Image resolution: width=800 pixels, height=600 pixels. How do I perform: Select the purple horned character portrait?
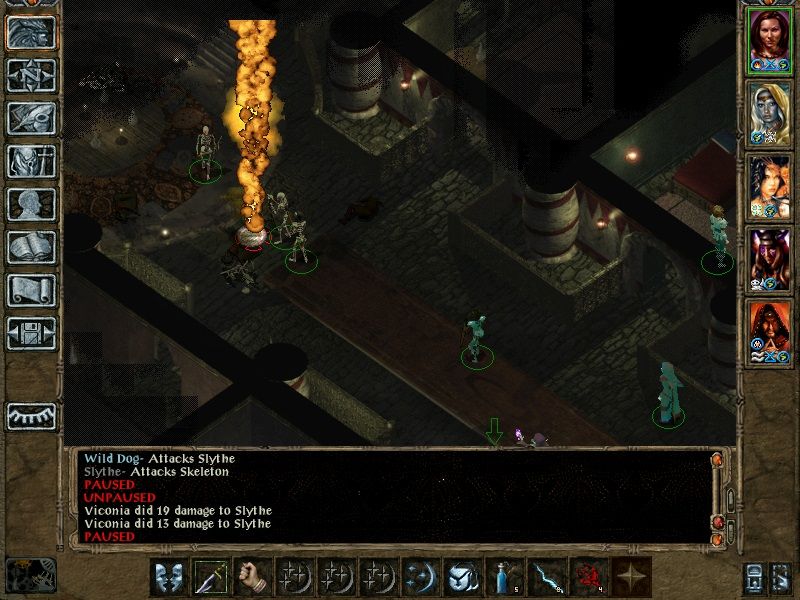[x=770, y=258]
